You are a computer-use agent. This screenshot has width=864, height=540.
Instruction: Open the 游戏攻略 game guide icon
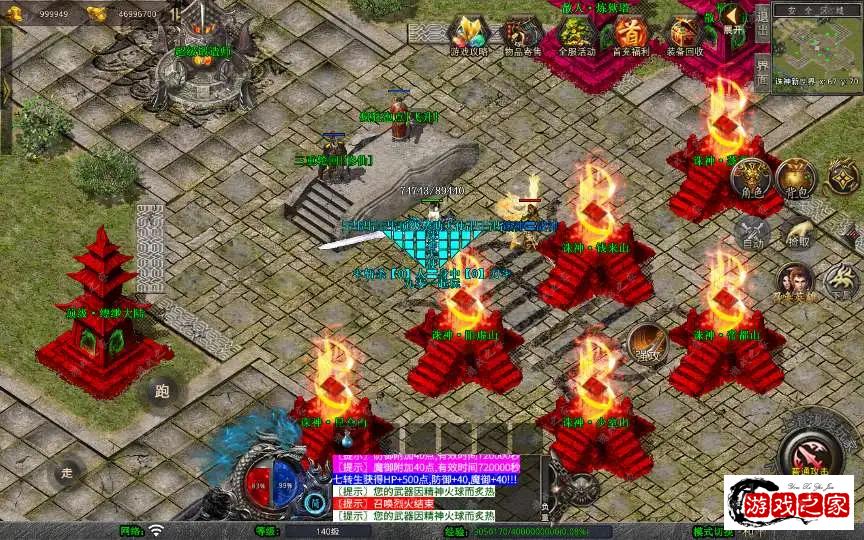[x=467, y=36]
